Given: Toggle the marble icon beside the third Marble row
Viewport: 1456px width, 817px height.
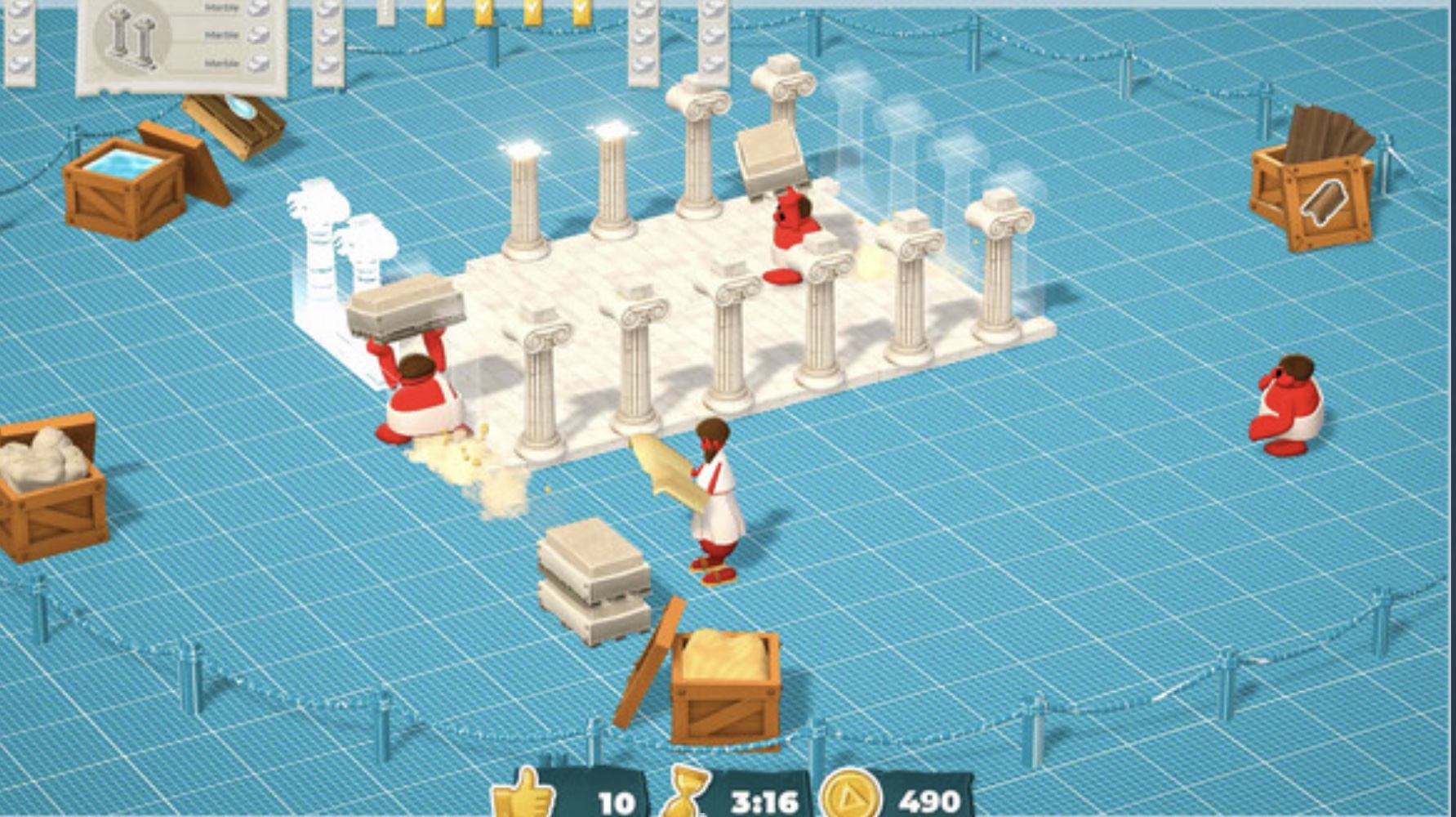Looking at the screenshot, I should pos(259,64).
